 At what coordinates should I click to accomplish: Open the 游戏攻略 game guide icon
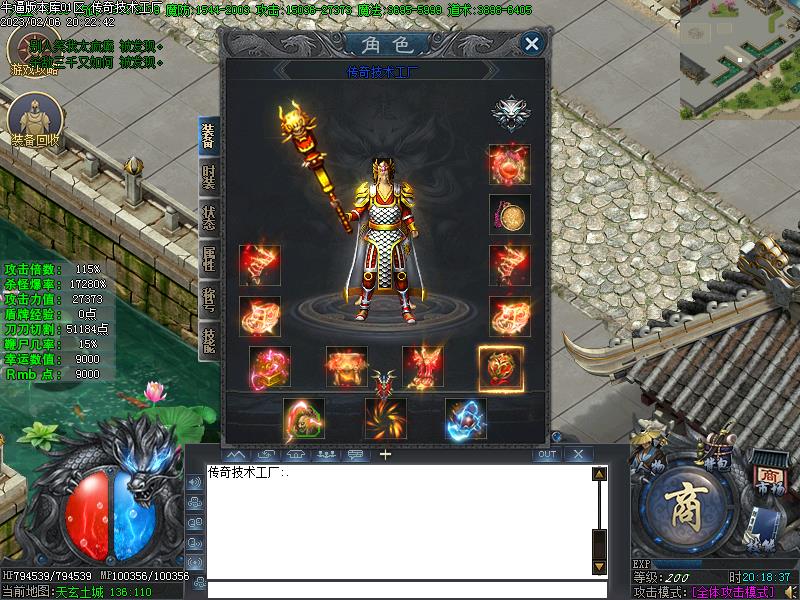pyautogui.click(x=32, y=55)
